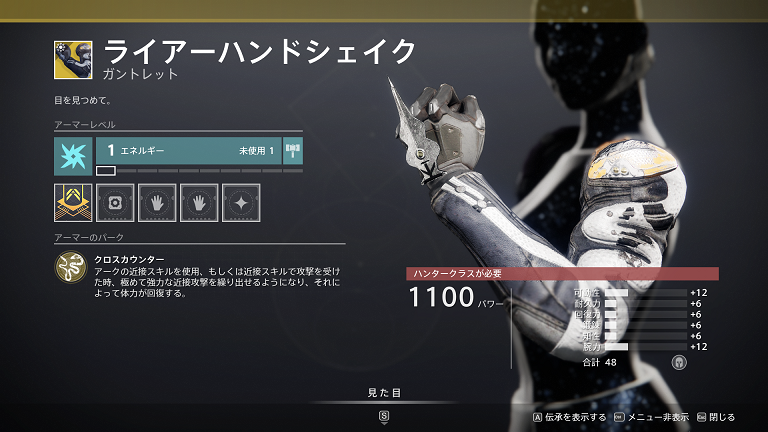768x432 pixels.
Task: Click the armor energy upgrade bar
Action: (x=190, y=151)
